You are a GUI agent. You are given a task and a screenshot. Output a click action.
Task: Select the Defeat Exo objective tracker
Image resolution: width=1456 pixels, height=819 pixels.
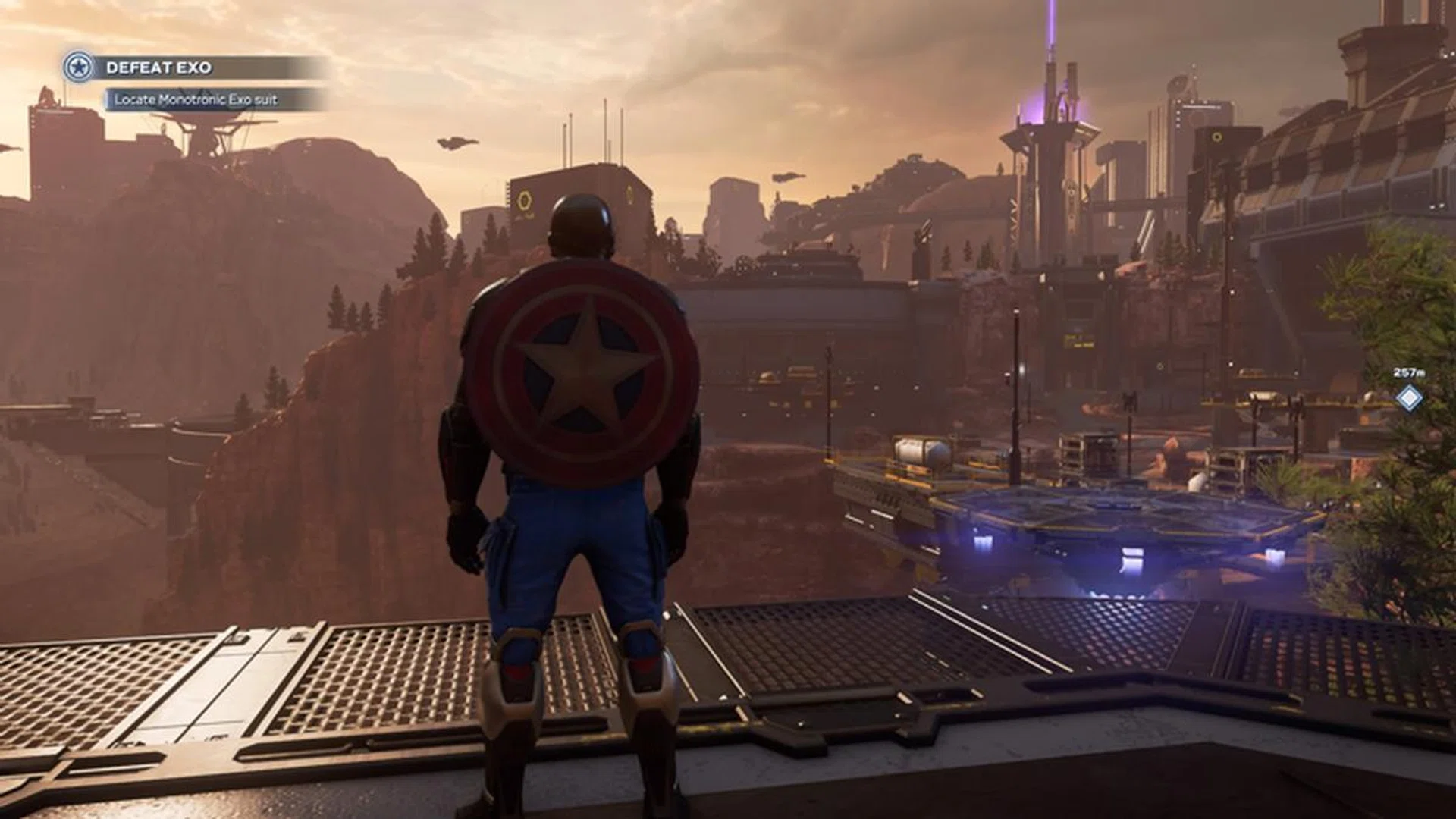pos(159,67)
